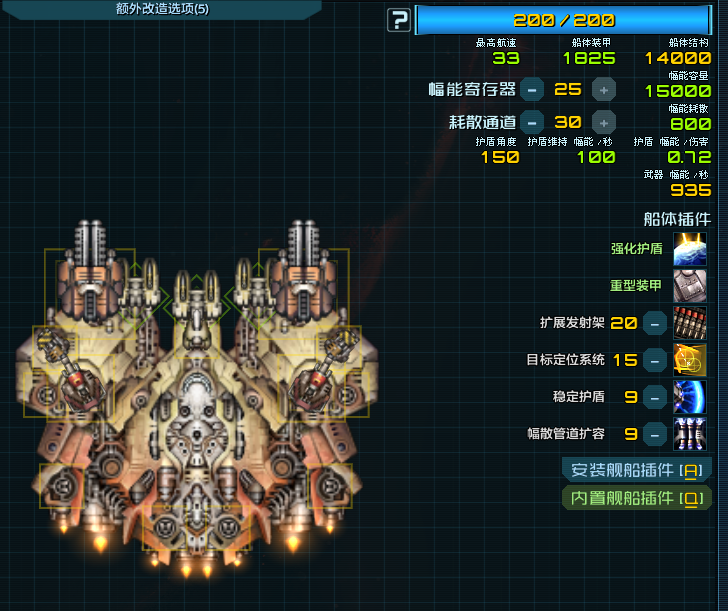
Task: Reduce 耗散通道 count by one
Action: (x=532, y=122)
